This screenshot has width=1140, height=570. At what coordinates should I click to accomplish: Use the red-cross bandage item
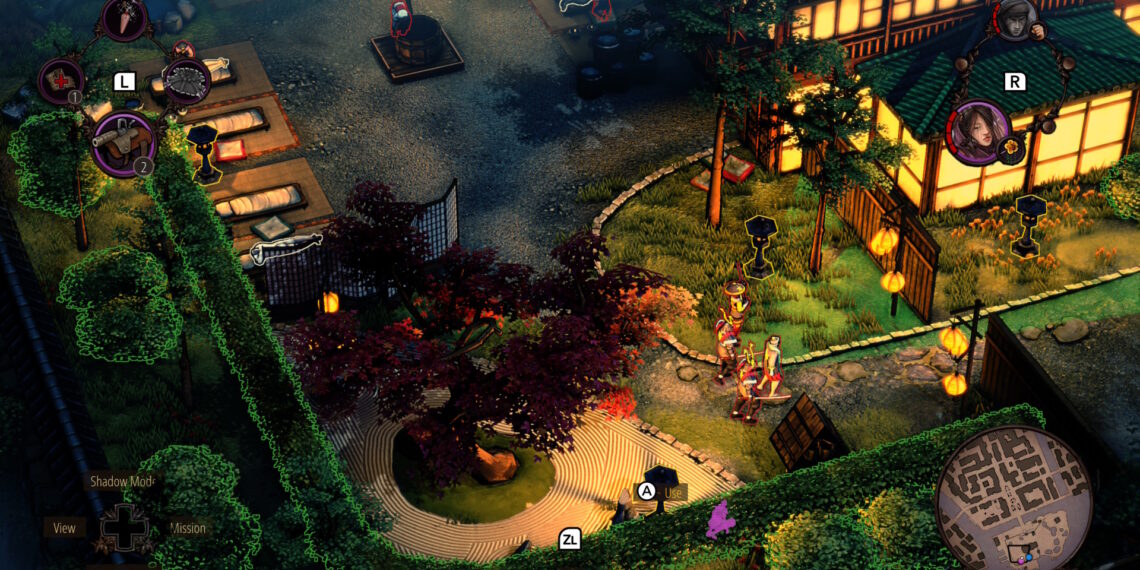pyautogui.click(x=60, y=80)
